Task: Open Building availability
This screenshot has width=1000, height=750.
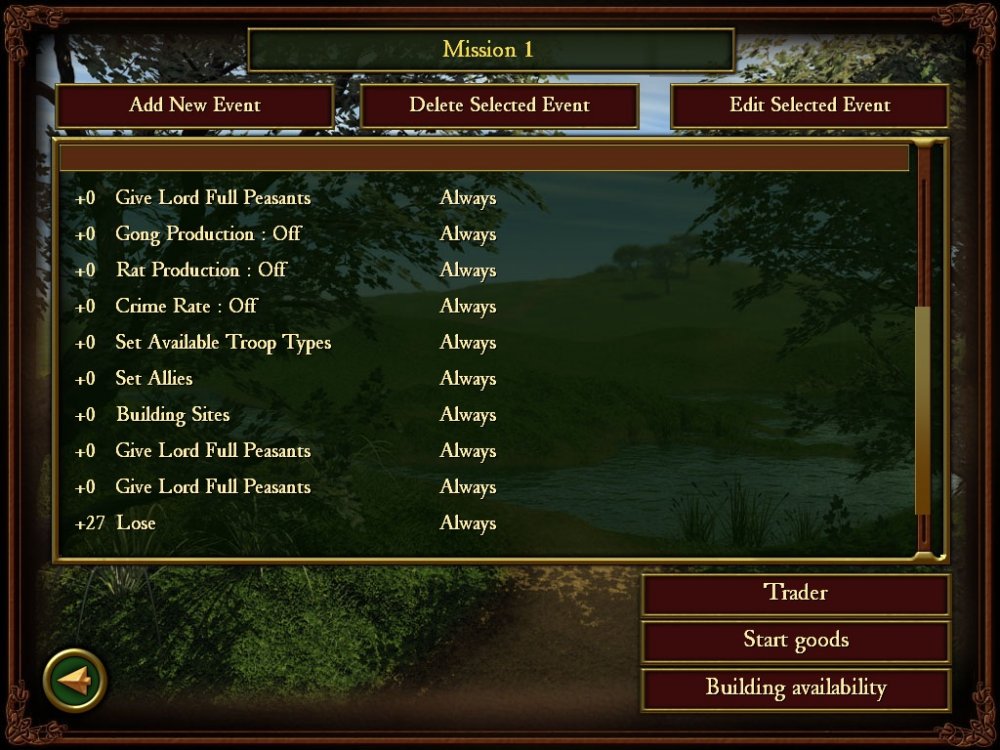Action: pos(795,688)
